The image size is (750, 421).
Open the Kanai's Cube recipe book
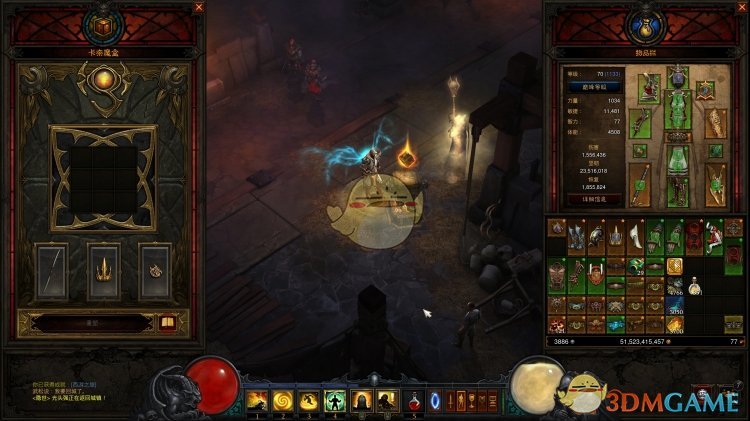168,323
